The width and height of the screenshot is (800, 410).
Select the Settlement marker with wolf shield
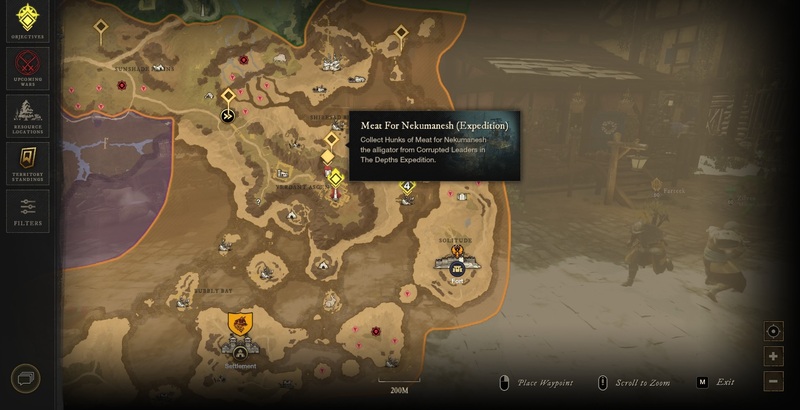pyautogui.click(x=240, y=324)
